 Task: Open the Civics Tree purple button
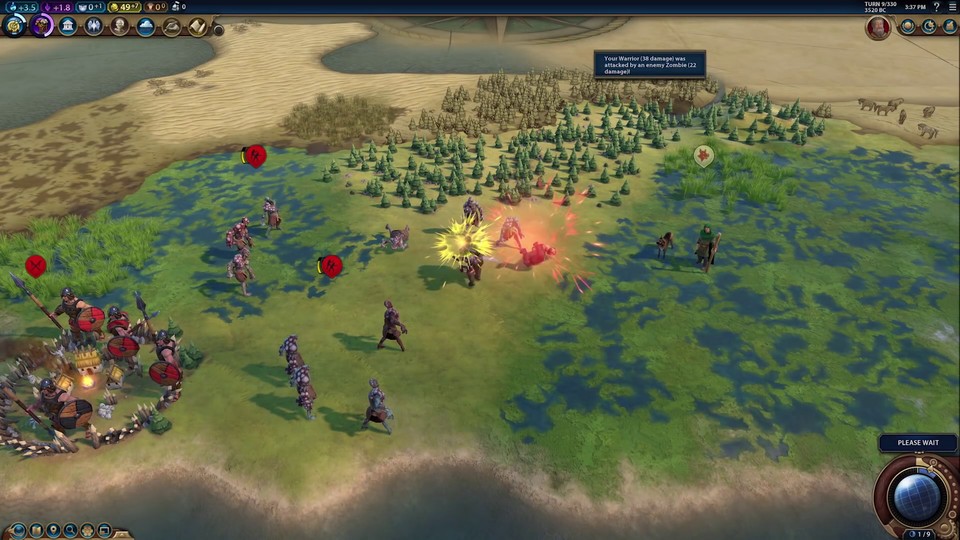point(42,26)
